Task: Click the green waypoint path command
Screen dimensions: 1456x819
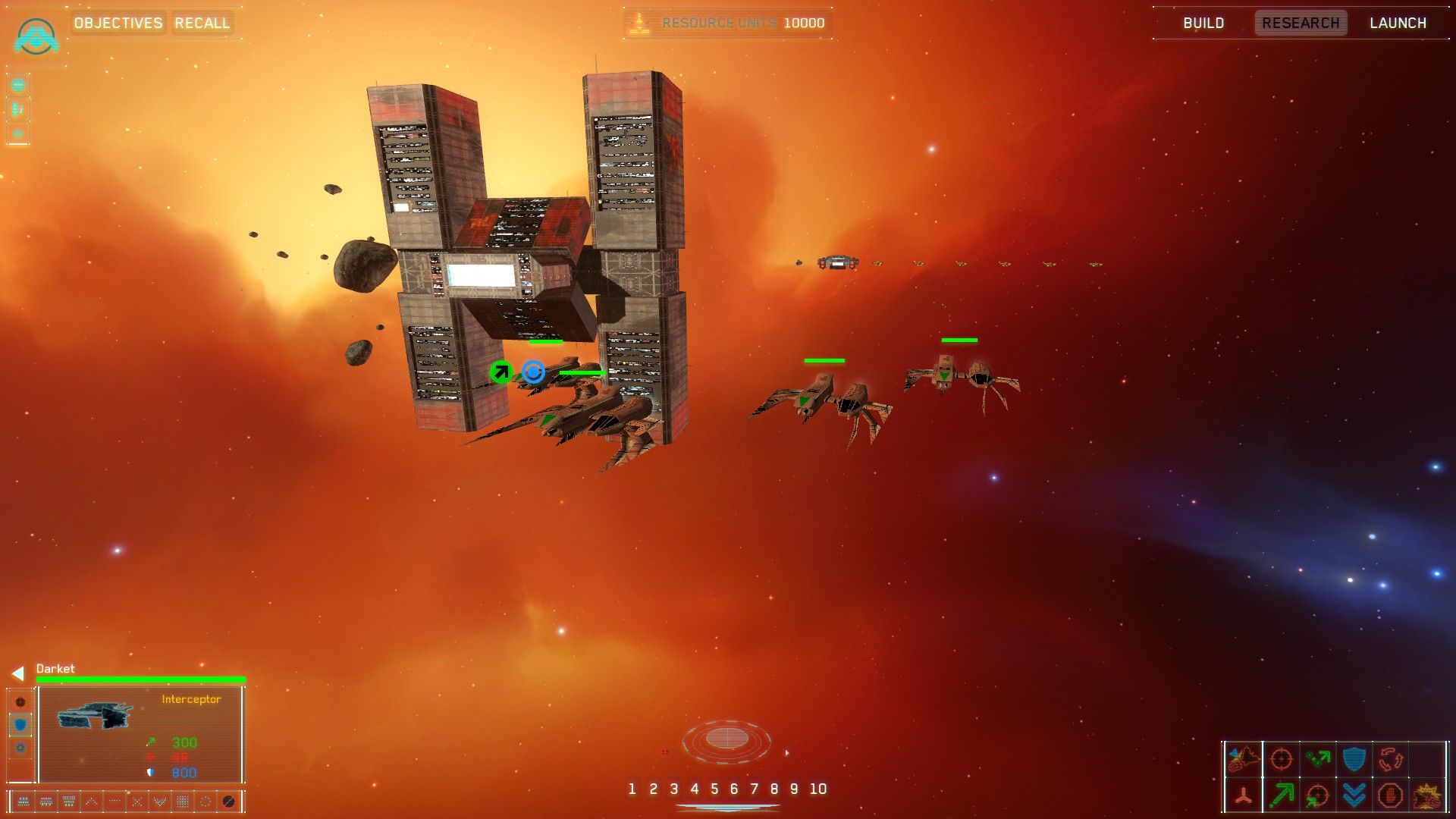Action: [1318, 758]
